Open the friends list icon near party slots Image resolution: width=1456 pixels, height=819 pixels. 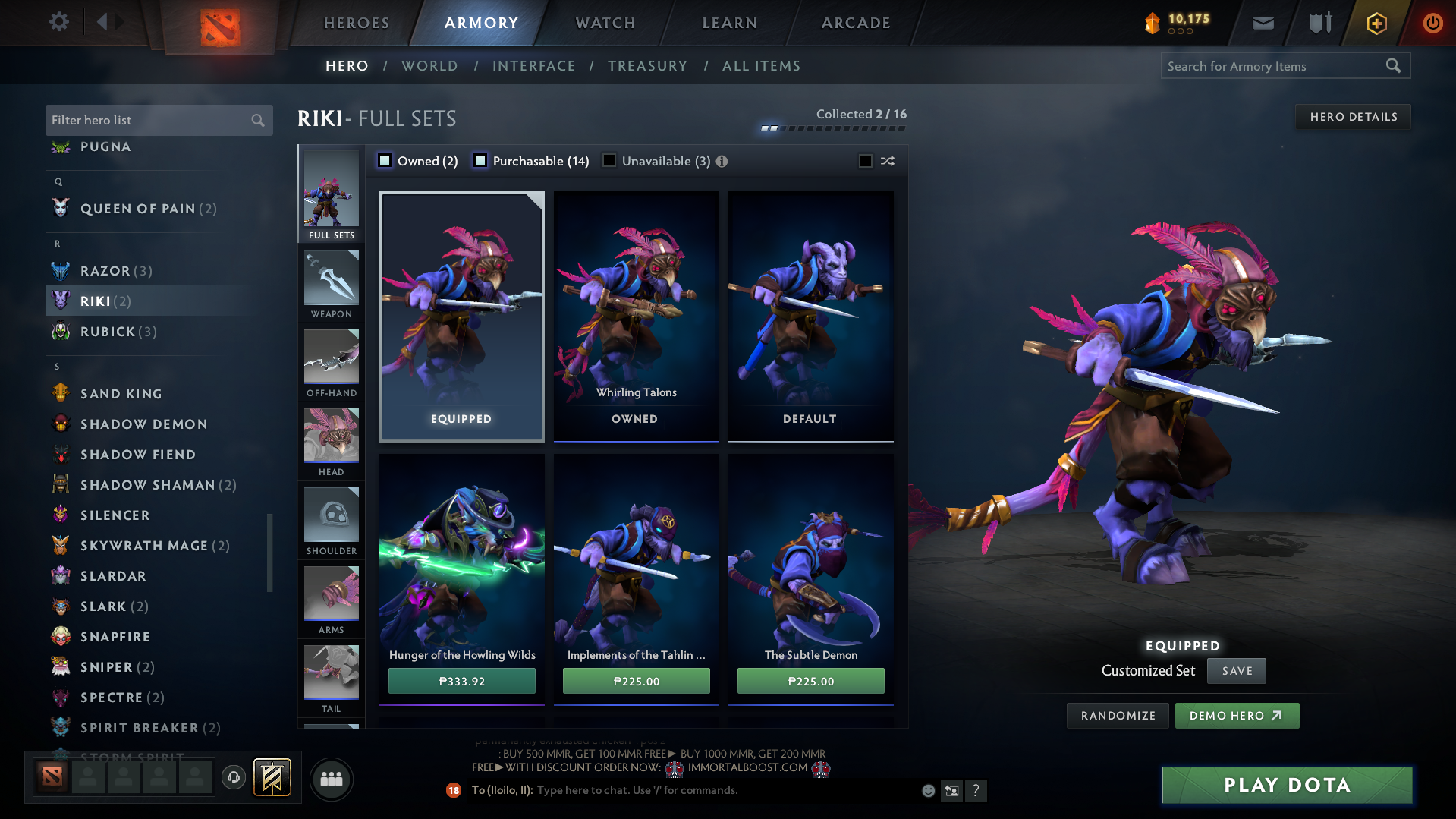[331, 779]
